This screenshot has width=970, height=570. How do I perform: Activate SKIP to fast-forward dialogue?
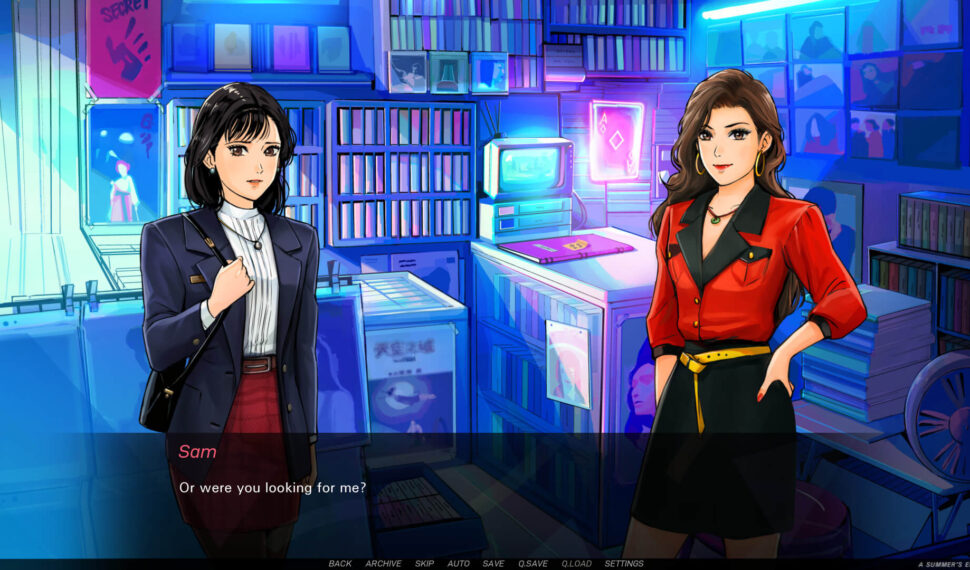point(424,564)
